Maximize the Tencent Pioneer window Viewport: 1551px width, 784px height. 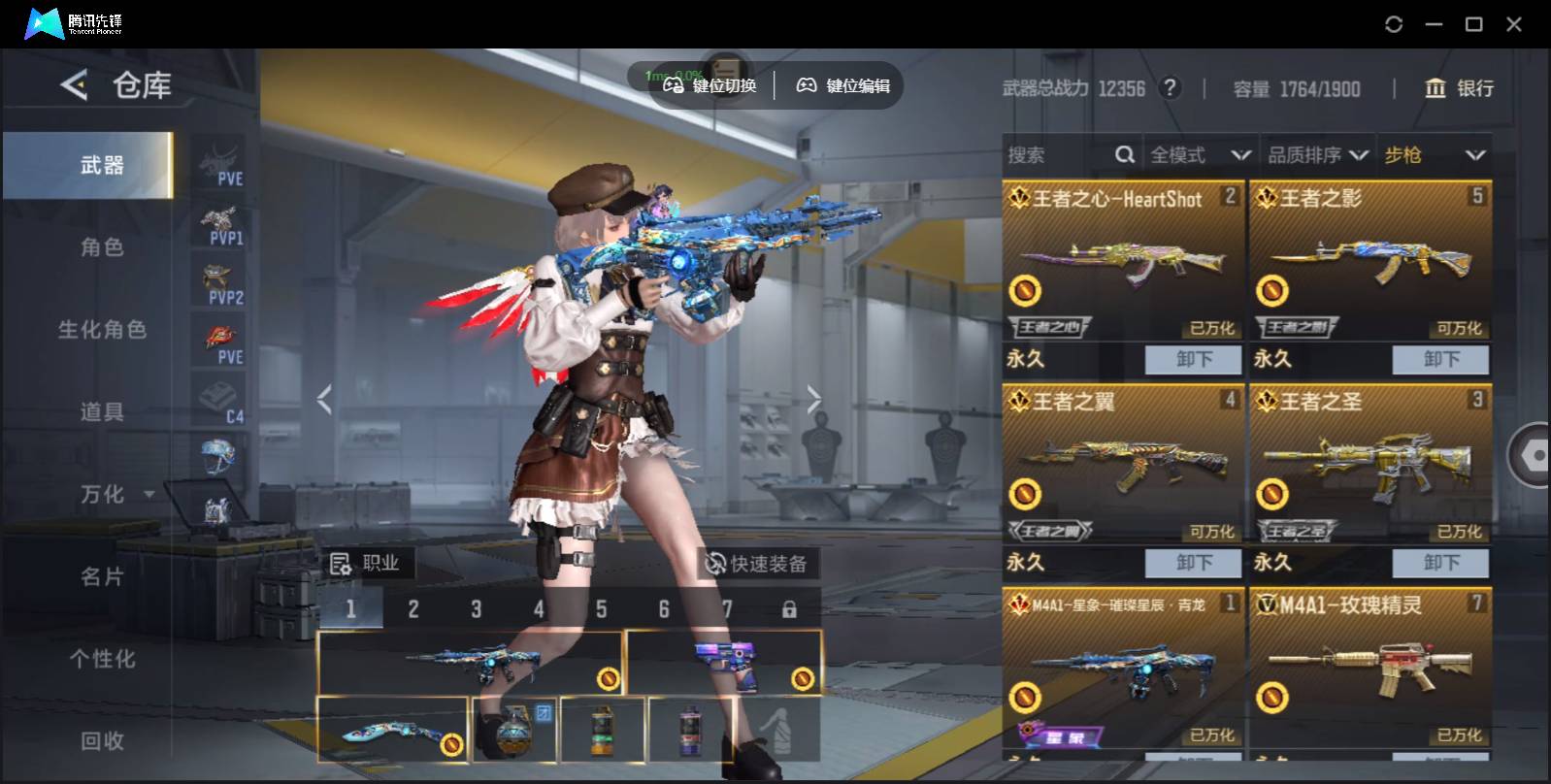pyautogui.click(x=1473, y=24)
